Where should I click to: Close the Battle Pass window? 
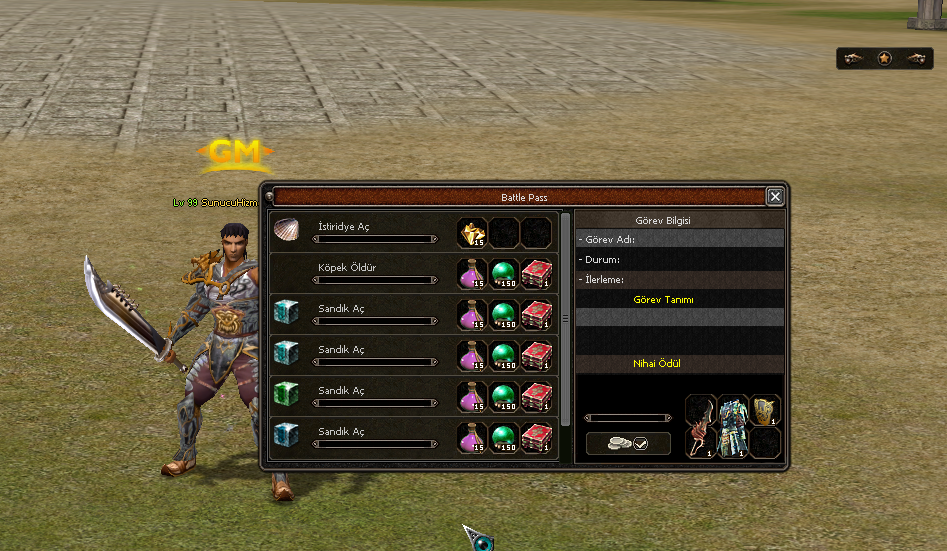click(775, 197)
